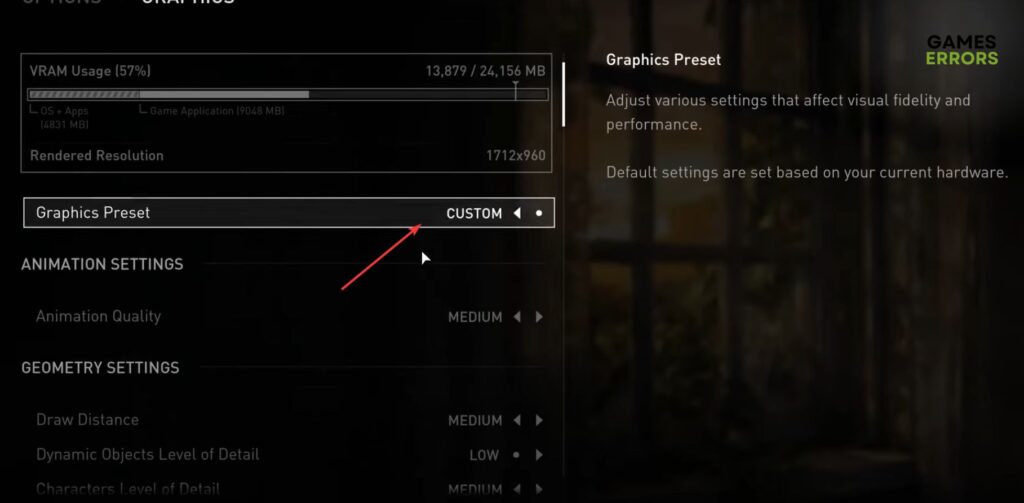Lower Animation Quality with its left arrow

(x=517, y=317)
